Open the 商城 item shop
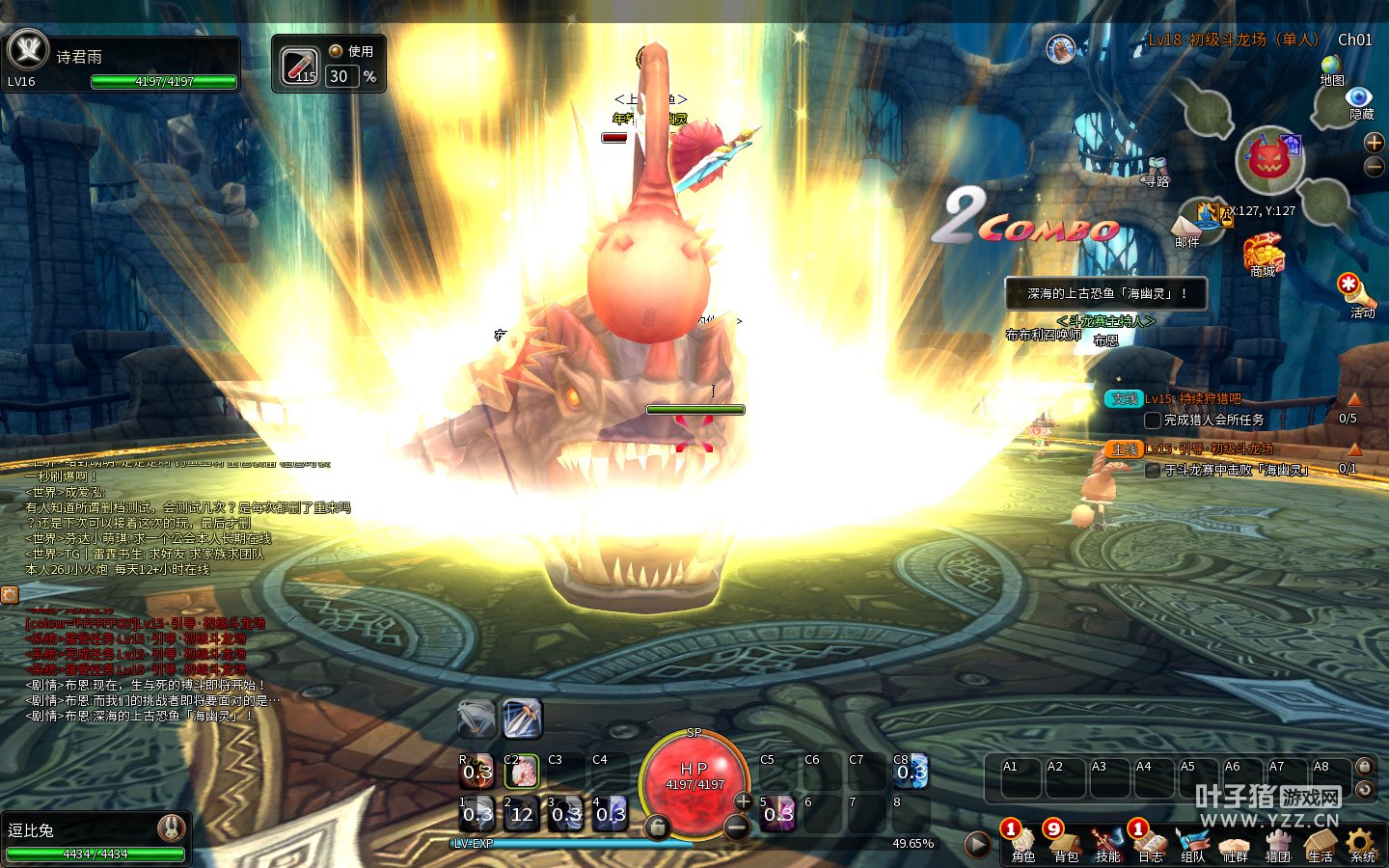 [1263, 255]
